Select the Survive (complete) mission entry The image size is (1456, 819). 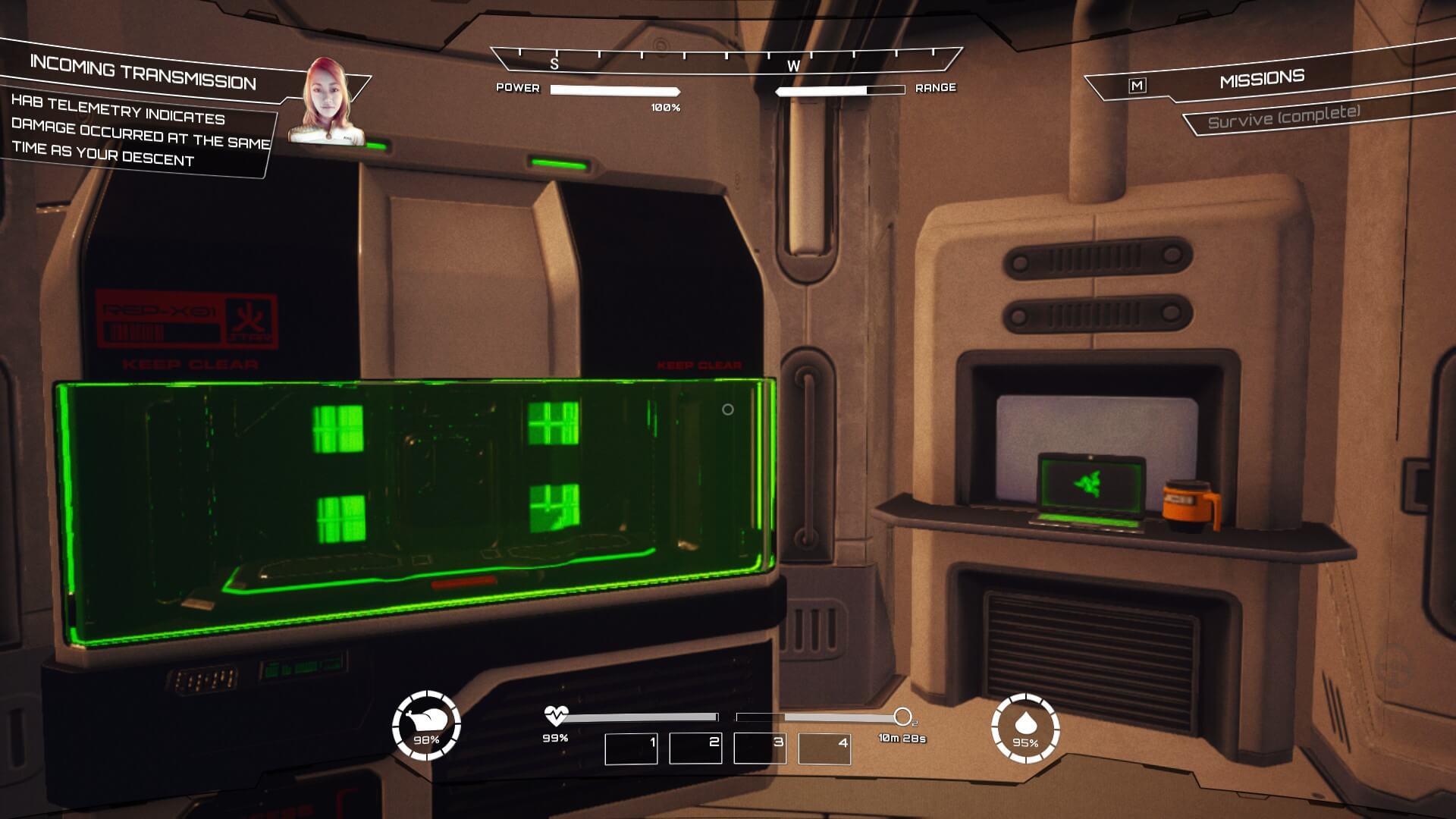pyautogui.click(x=1283, y=118)
